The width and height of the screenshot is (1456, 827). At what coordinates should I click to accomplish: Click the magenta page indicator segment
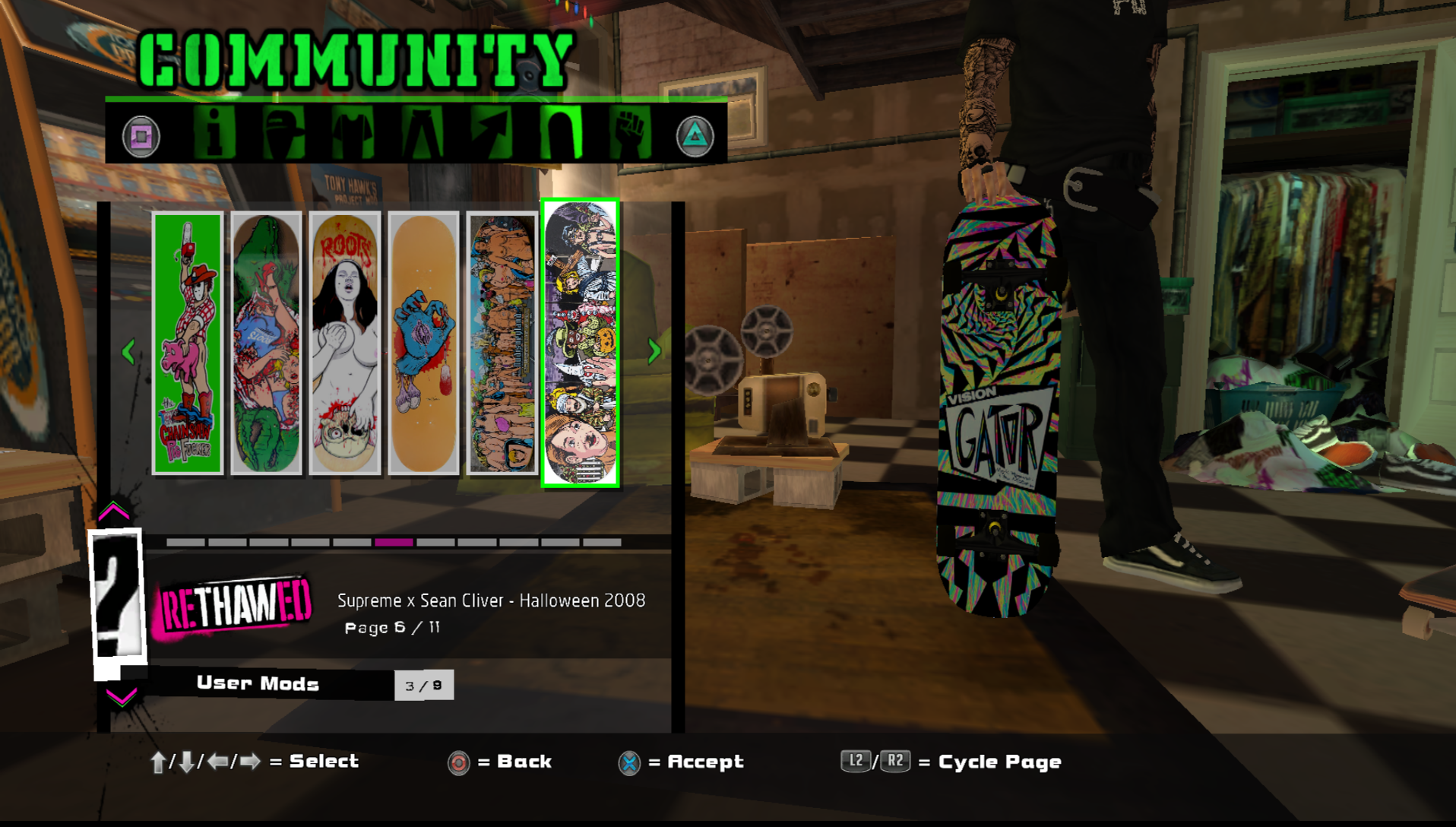pyautogui.click(x=394, y=543)
